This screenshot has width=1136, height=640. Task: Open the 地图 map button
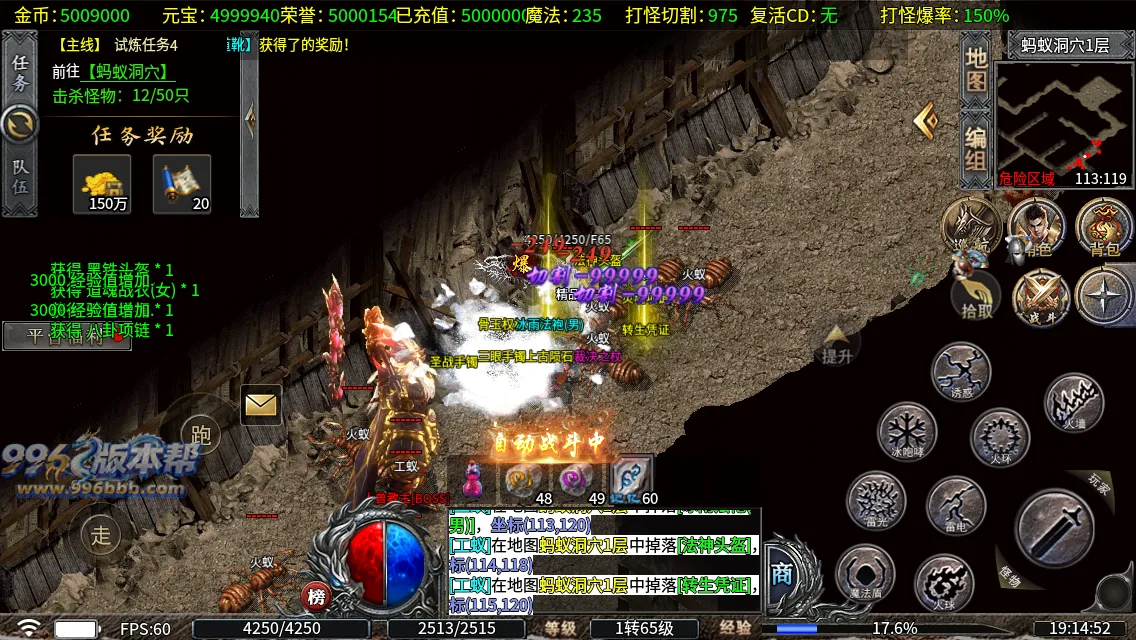[x=976, y=68]
